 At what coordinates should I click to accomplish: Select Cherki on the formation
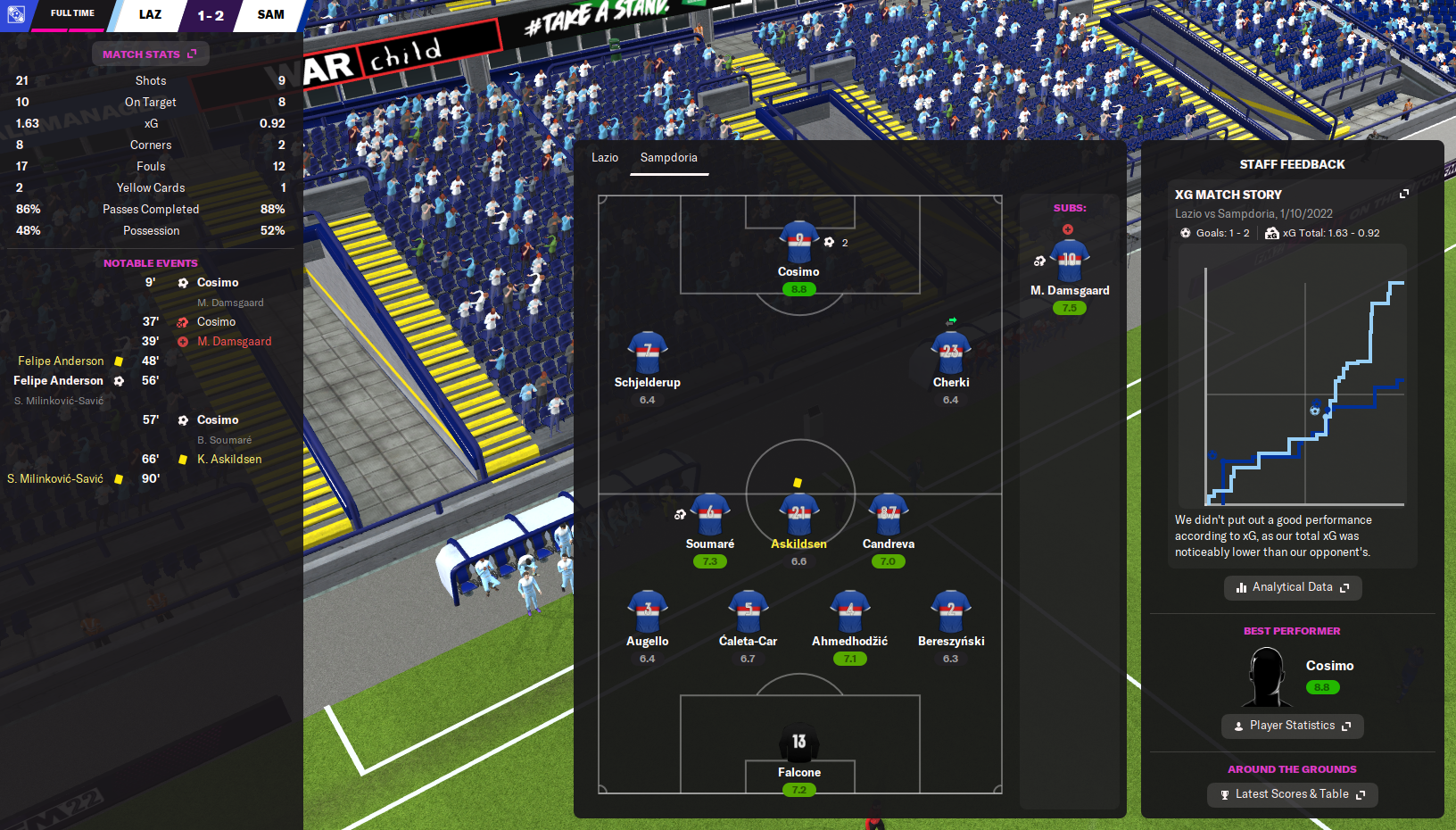pos(950,353)
